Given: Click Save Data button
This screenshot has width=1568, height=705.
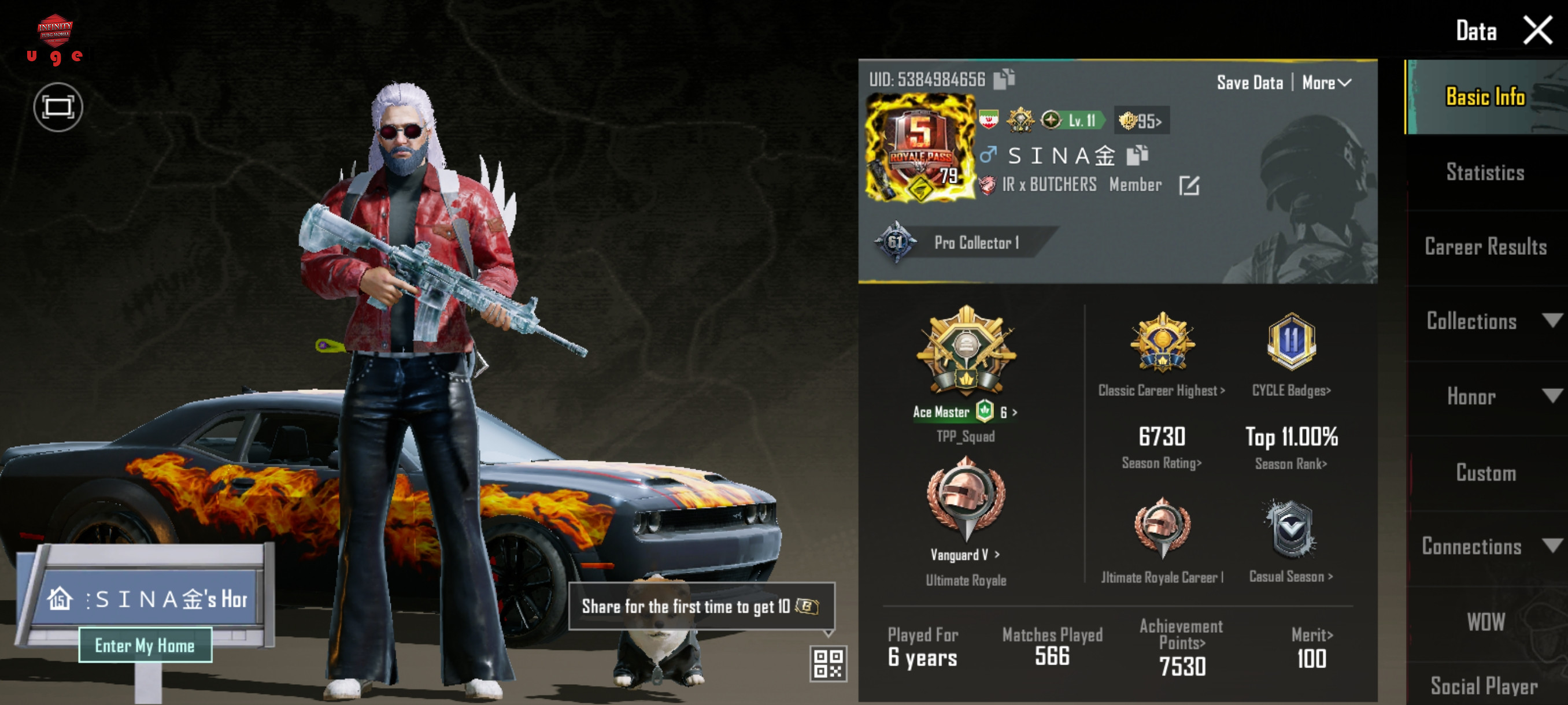Looking at the screenshot, I should (x=1249, y=83).
